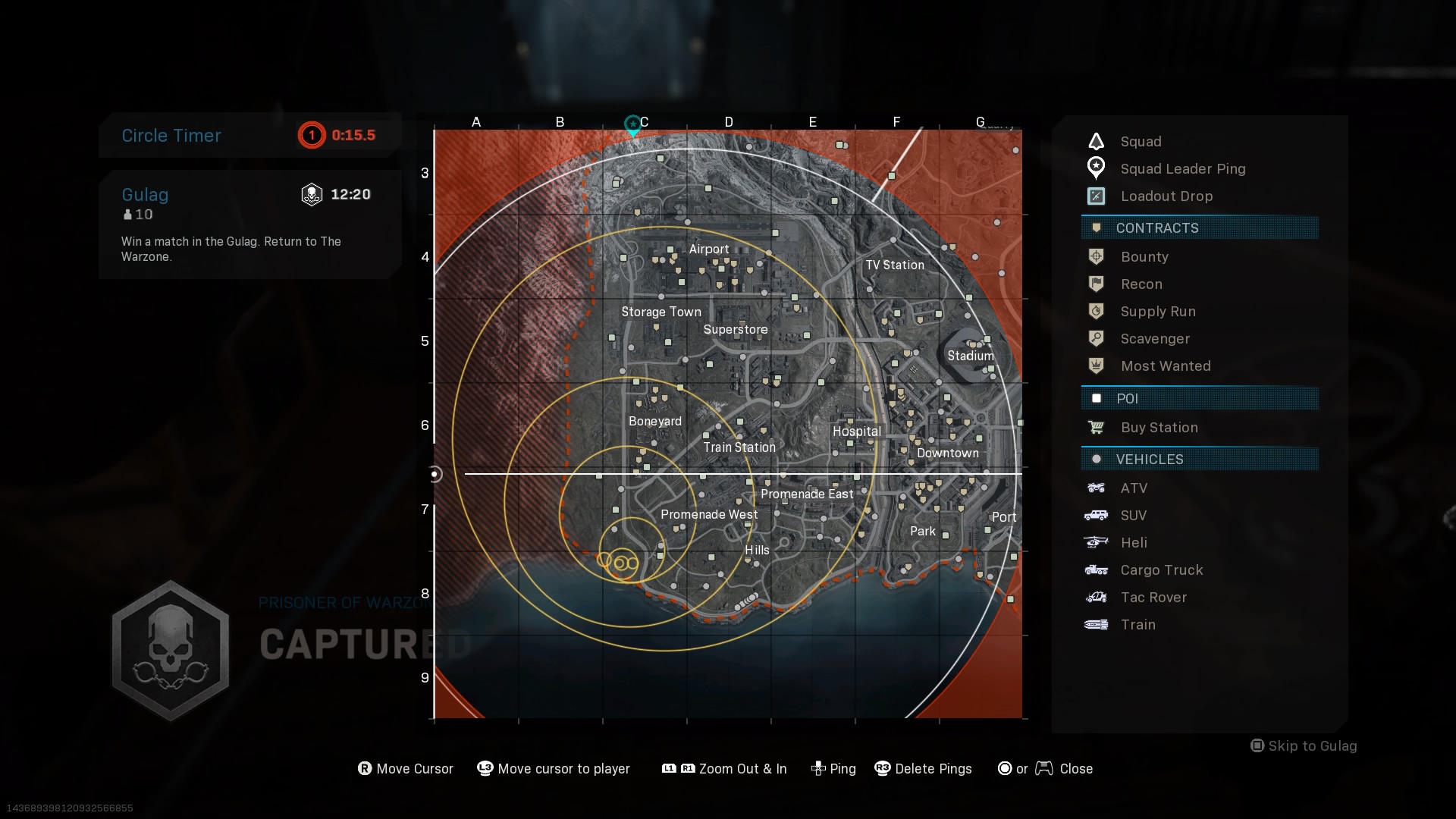Click the Airport label on the map
The image size is (1456, 819).
[x=709, y=249]
